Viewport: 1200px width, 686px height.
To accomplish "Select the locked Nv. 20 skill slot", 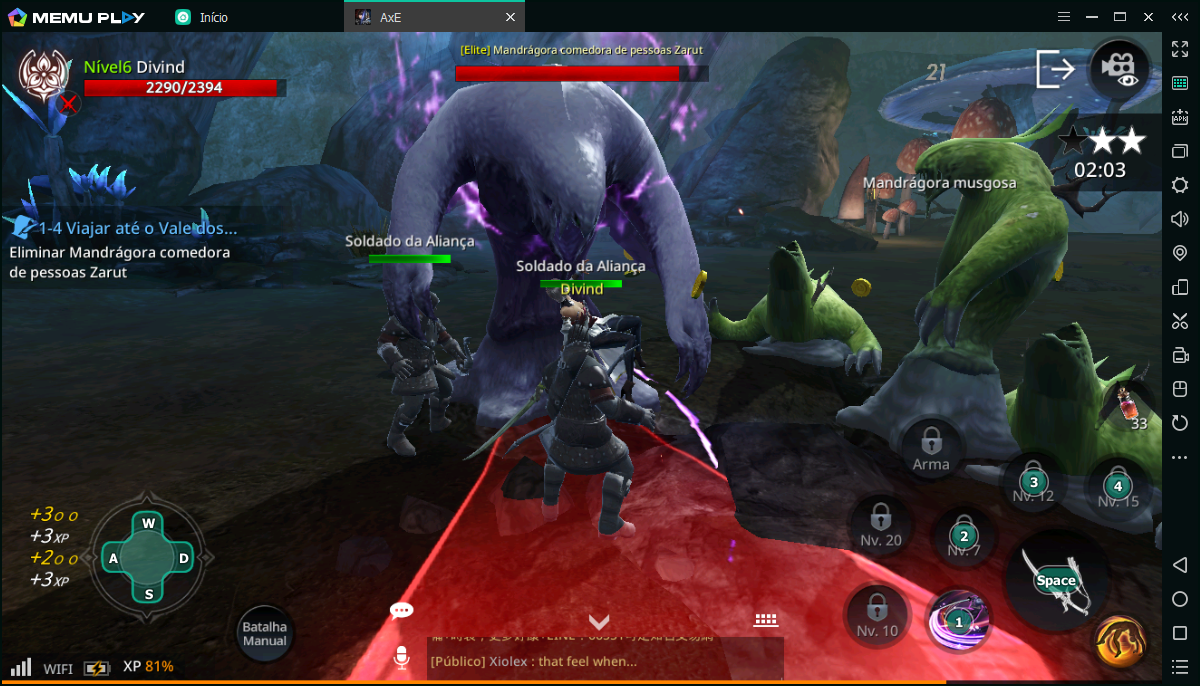I will [880, 524].
